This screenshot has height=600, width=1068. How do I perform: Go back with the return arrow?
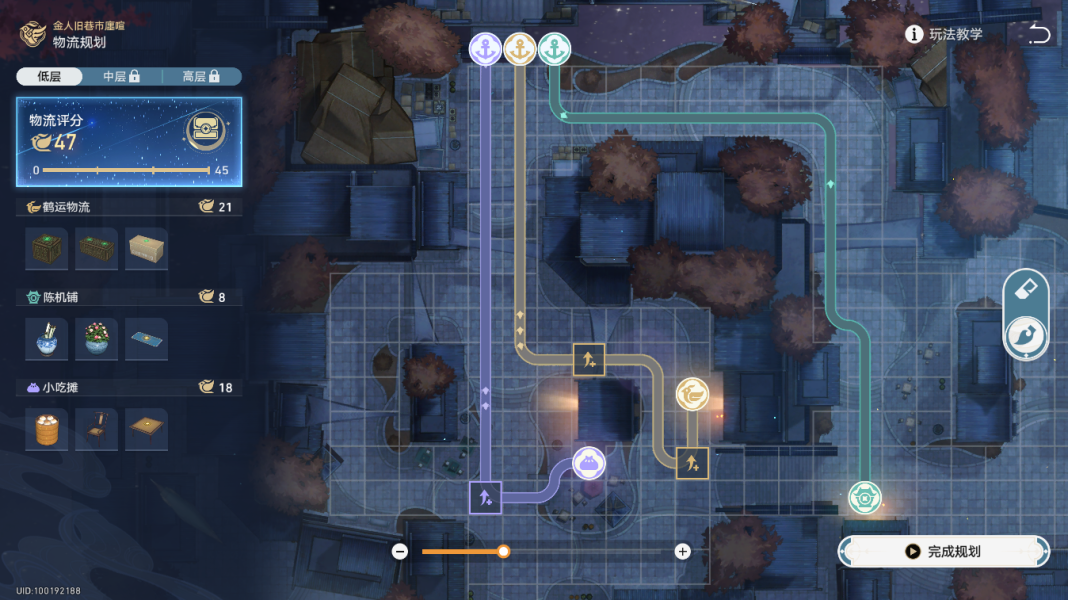[x=1040, y=34]
